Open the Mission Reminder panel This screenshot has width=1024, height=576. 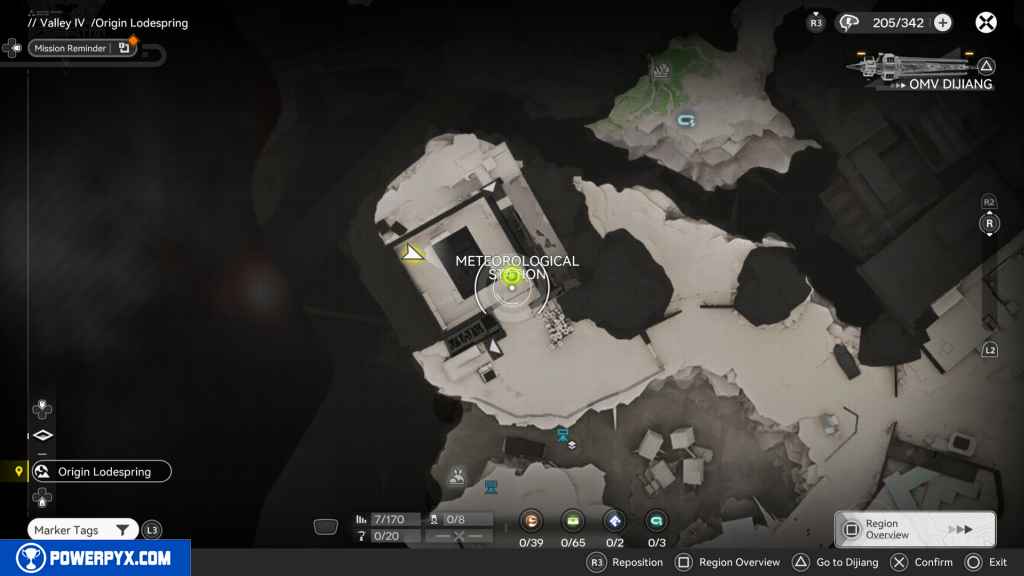(82, 48)
